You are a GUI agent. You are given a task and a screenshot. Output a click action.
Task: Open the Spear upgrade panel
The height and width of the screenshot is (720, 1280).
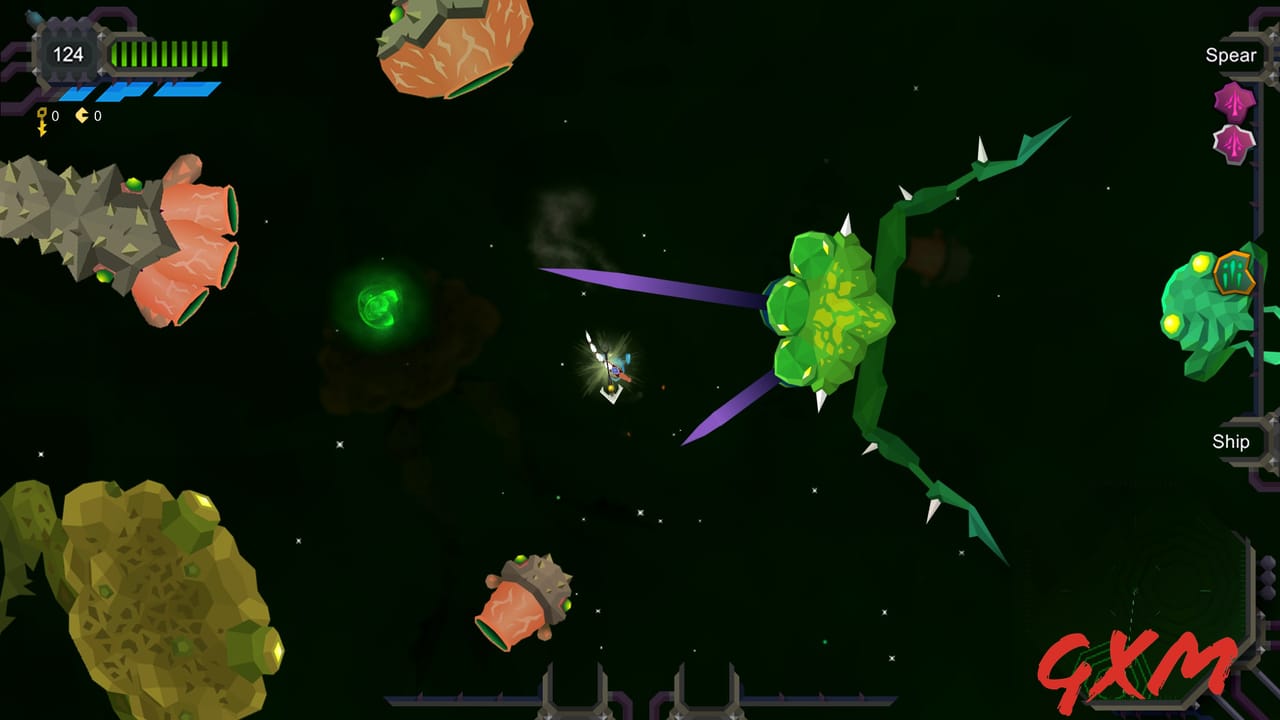[x=1232, y=55]
